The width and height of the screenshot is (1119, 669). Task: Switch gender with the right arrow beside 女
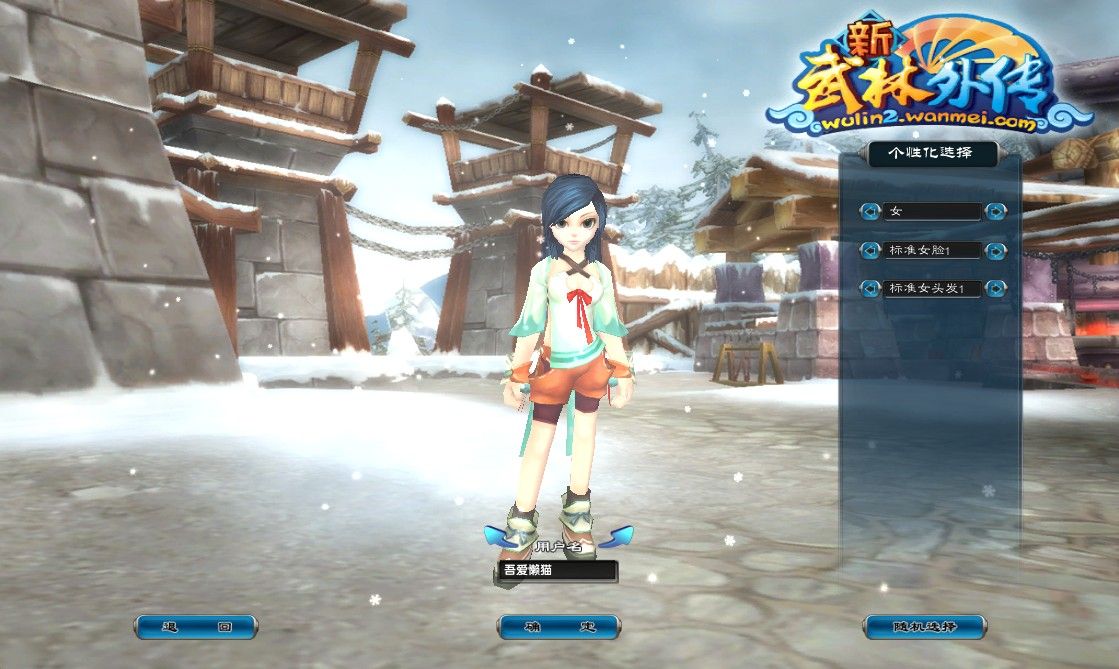coord(995,211)
